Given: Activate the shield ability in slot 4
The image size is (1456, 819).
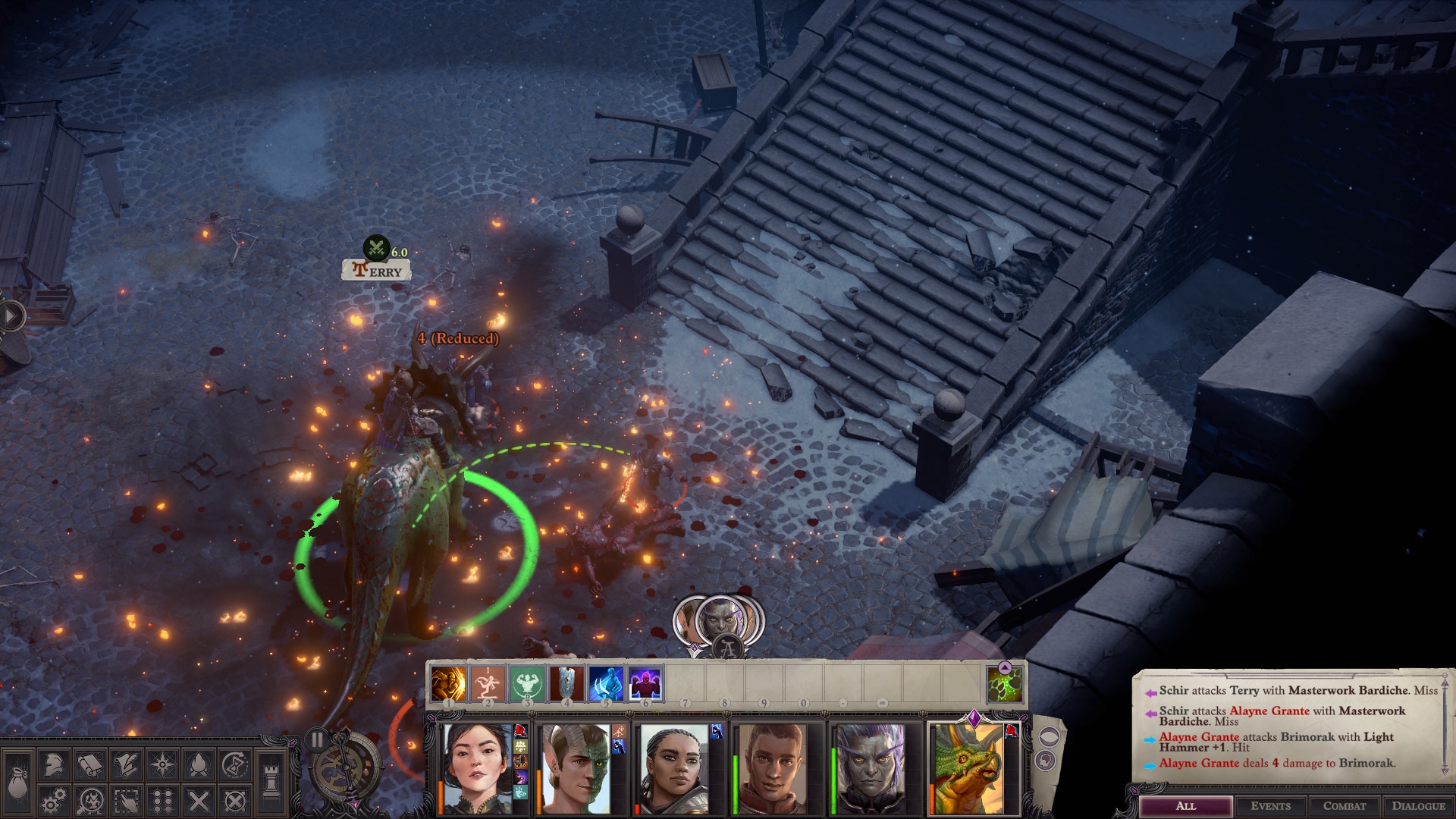Looking at the screenshot, I should (566, 683).
